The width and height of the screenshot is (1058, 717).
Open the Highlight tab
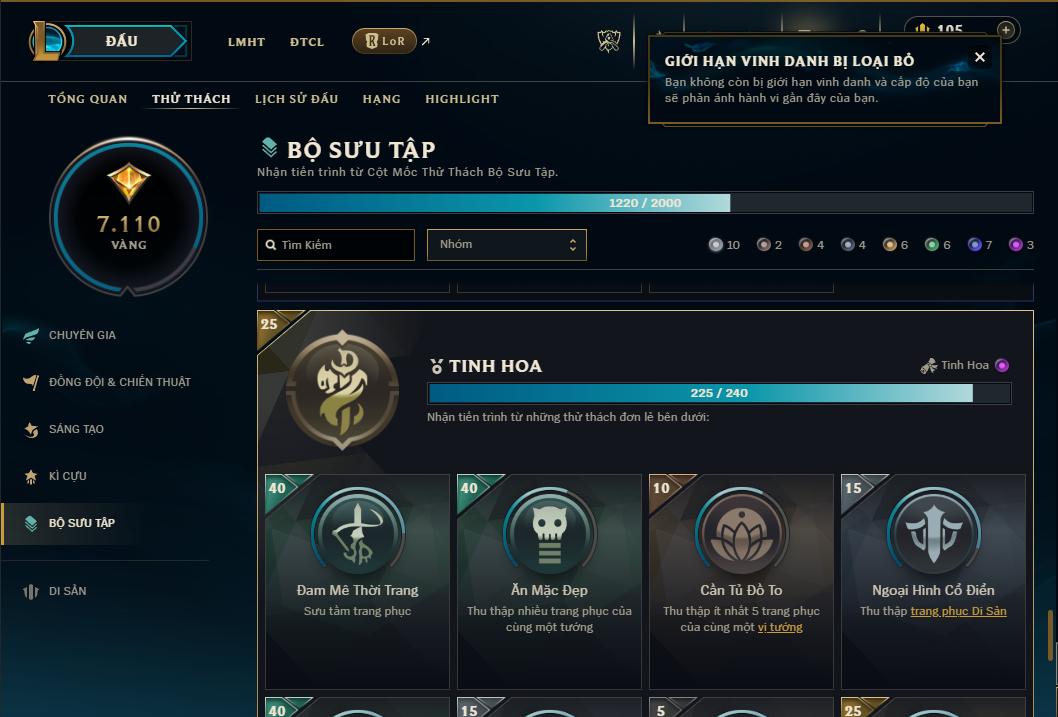[461, 99]
